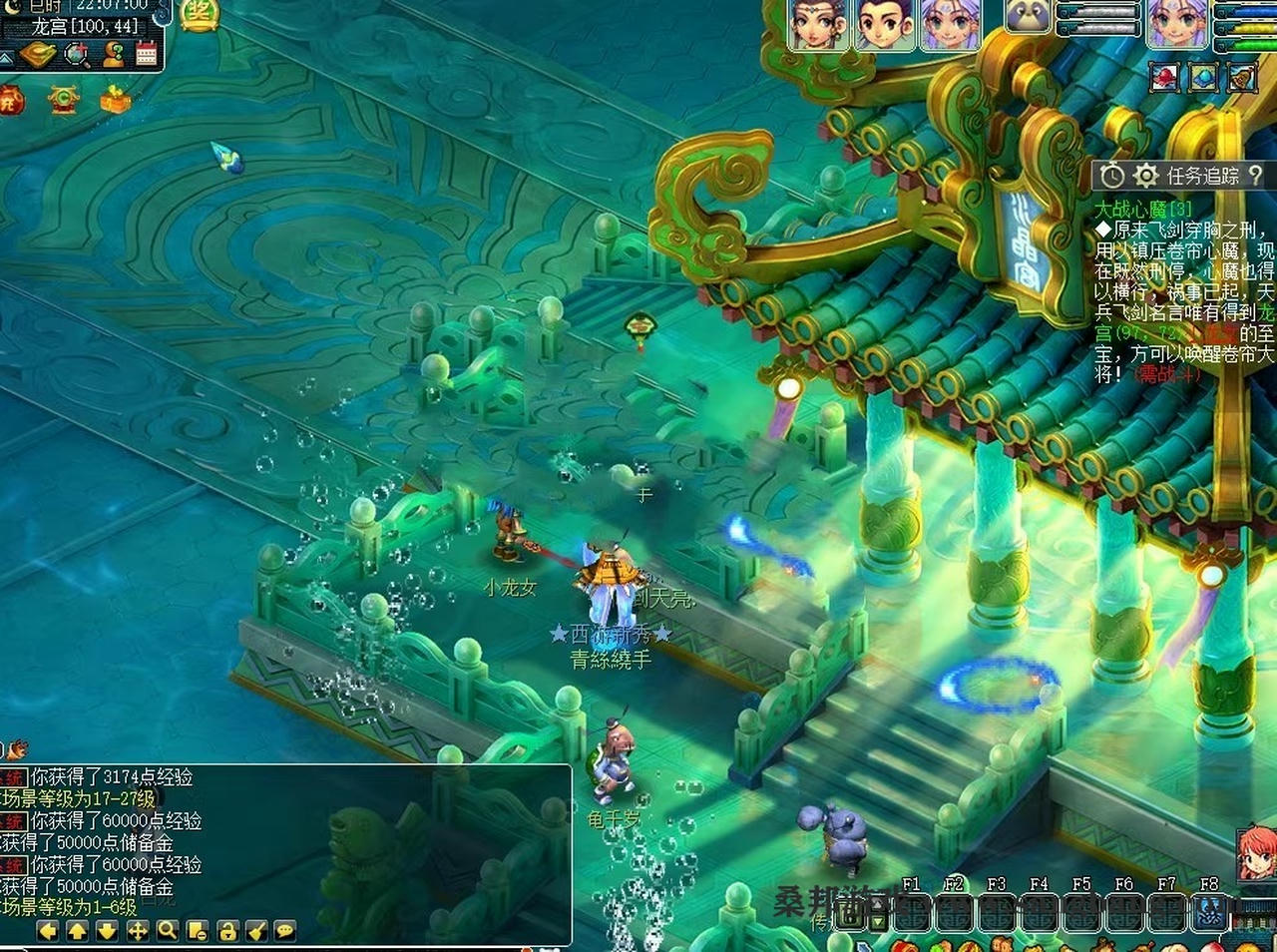The image size is (1277, 952).
Task: Click the person with question mark icon
Action: click(113, 54)
